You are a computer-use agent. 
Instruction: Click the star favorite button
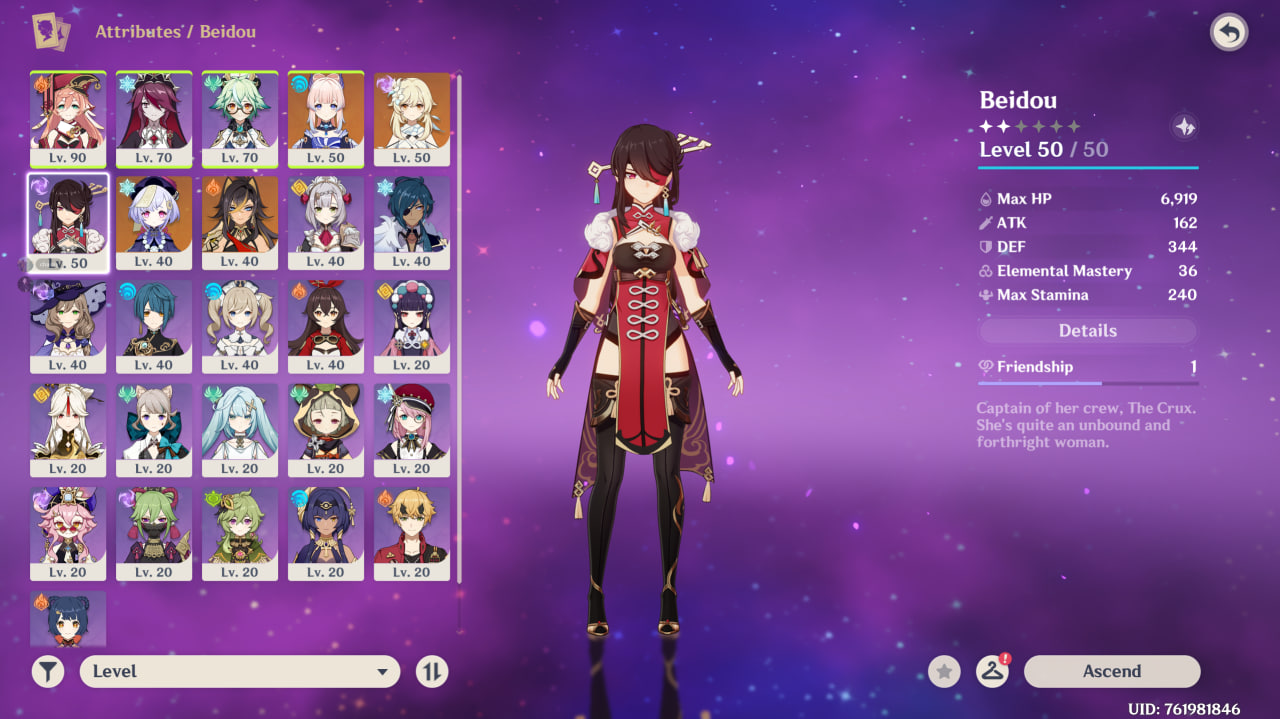point(944,672)
